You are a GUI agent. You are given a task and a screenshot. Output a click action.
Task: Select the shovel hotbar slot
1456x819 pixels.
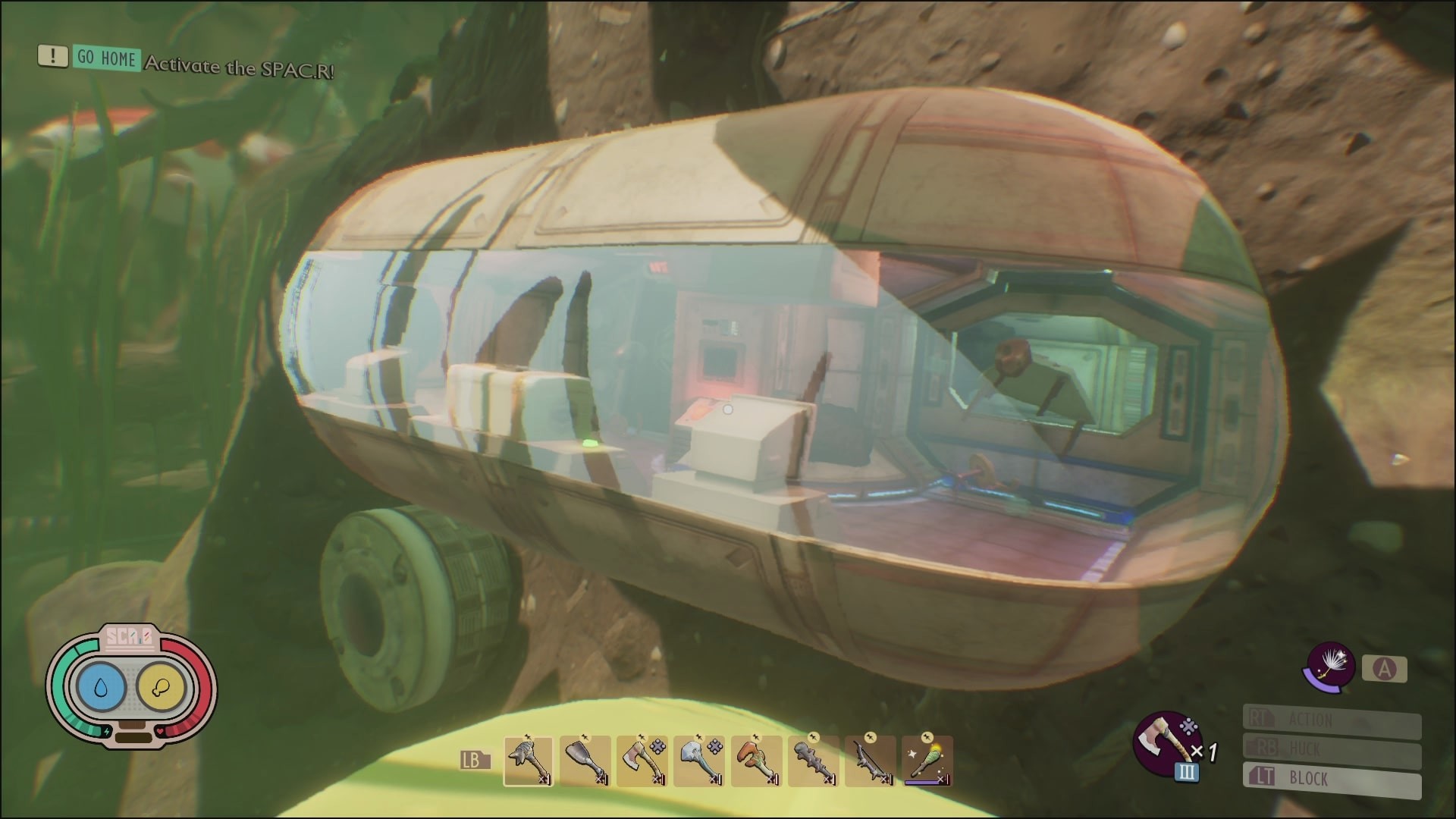(x=585, y=761)
